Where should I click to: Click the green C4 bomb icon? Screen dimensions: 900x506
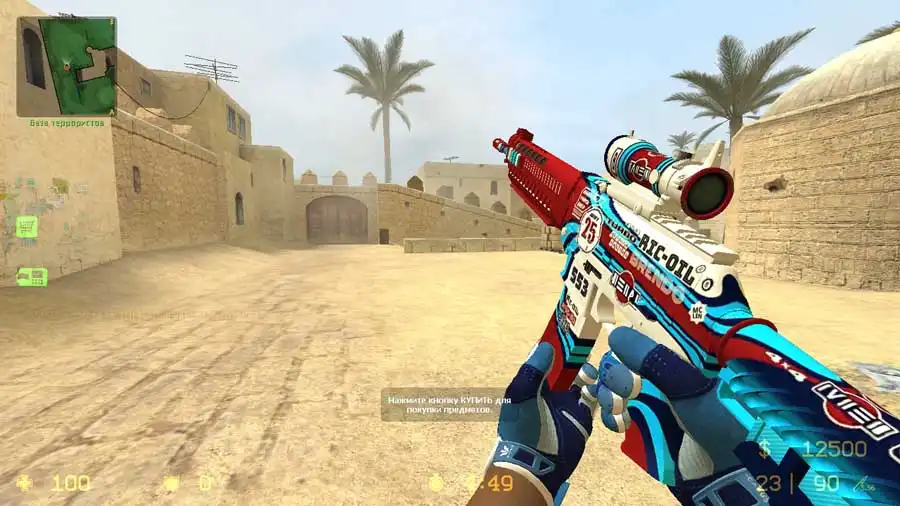click(31, 276)
